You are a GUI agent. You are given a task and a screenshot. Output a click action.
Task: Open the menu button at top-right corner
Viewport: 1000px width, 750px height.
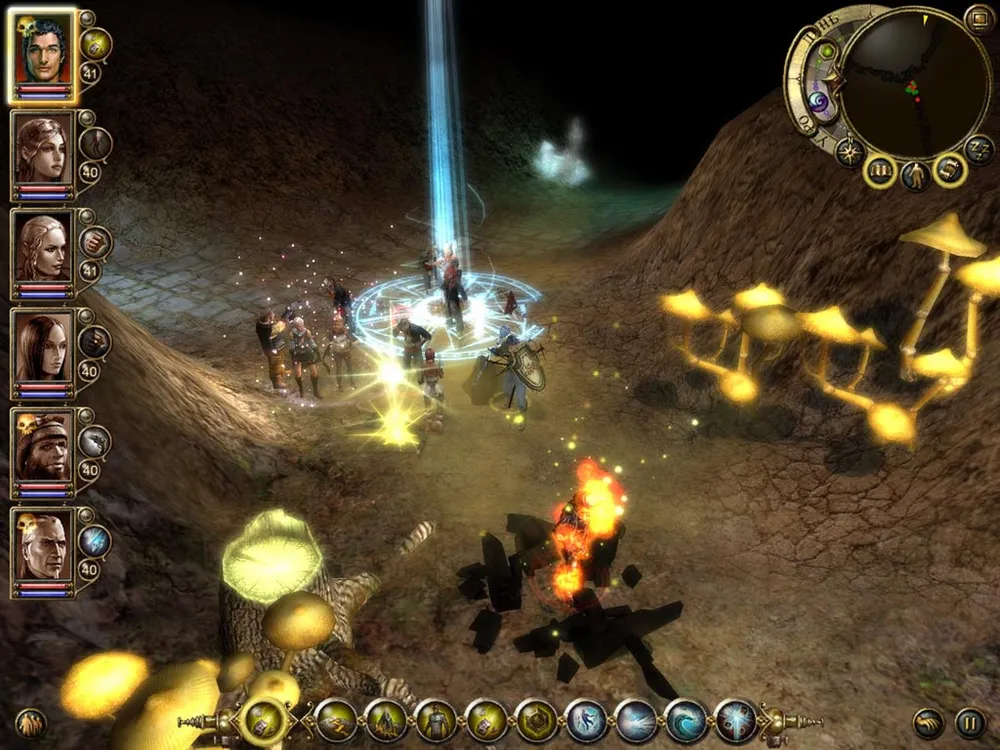coord(979,19)
